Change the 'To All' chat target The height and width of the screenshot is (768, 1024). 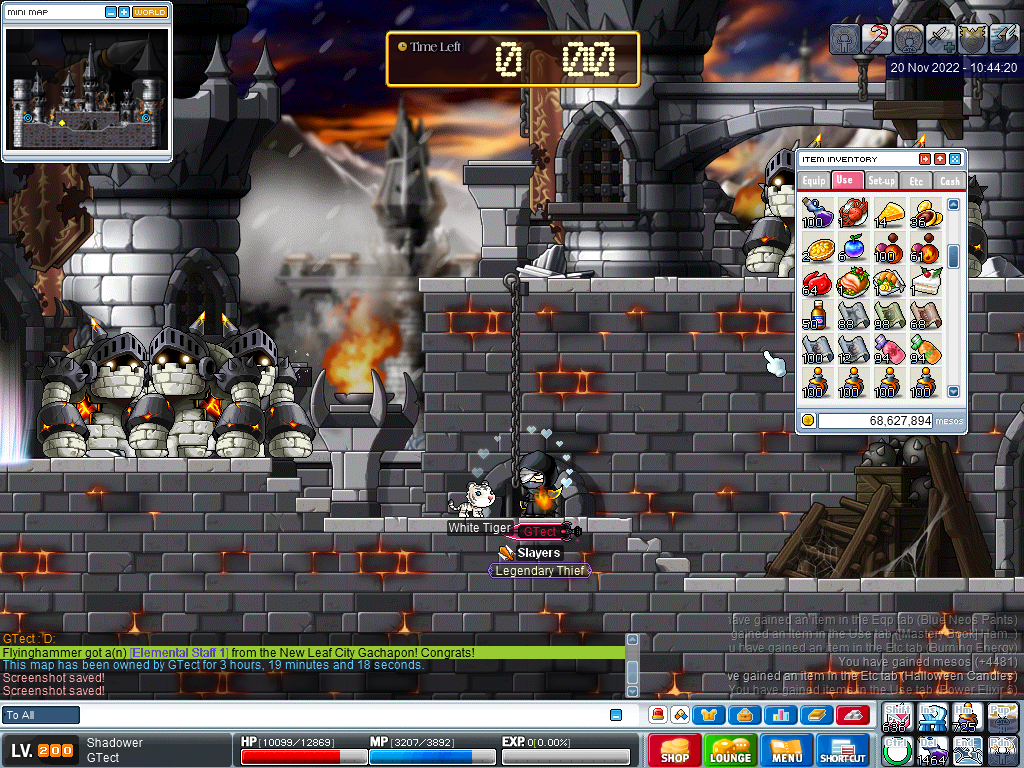(41, 715)
